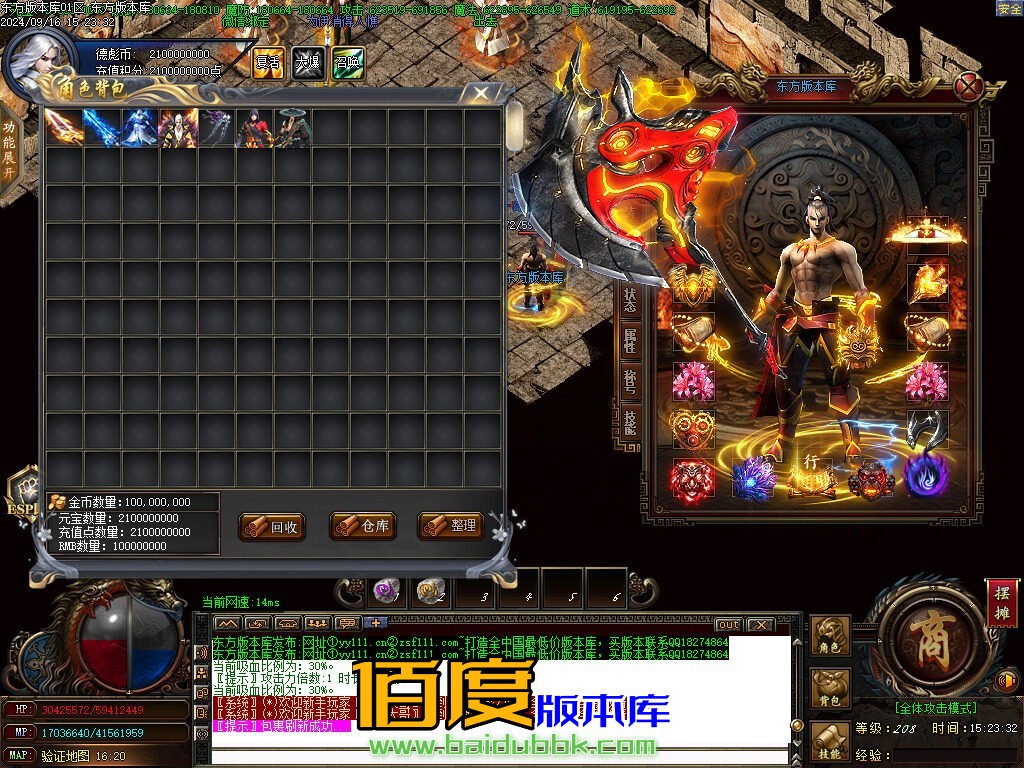1024x768 pixels.
Task: Close the 角色背包 inventory window
Action: [x=481, y=93]
